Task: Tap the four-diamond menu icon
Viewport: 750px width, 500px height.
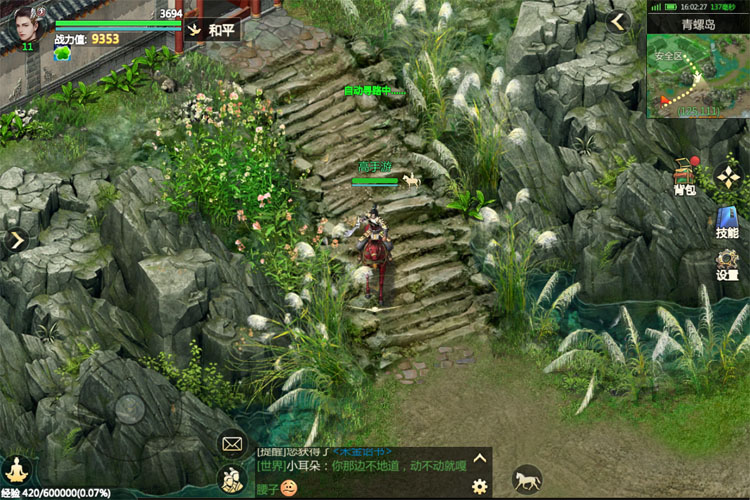Action: tap(728, 178)
